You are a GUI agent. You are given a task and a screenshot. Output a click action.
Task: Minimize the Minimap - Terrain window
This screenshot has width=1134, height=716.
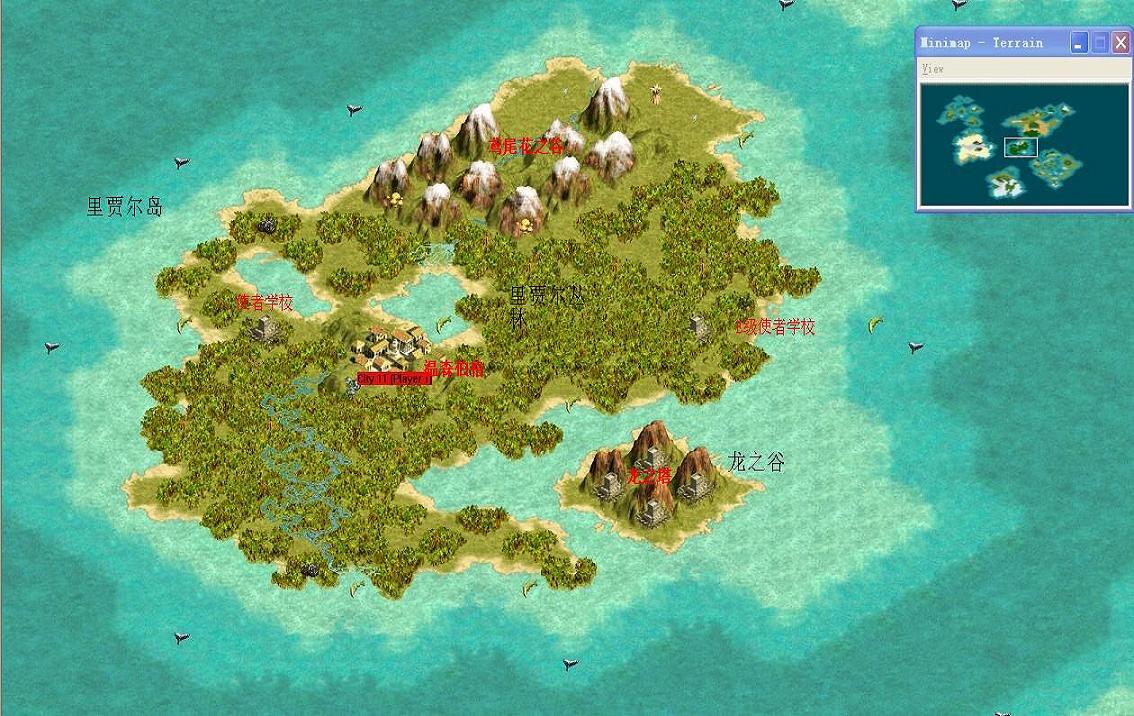point(1079,42)
